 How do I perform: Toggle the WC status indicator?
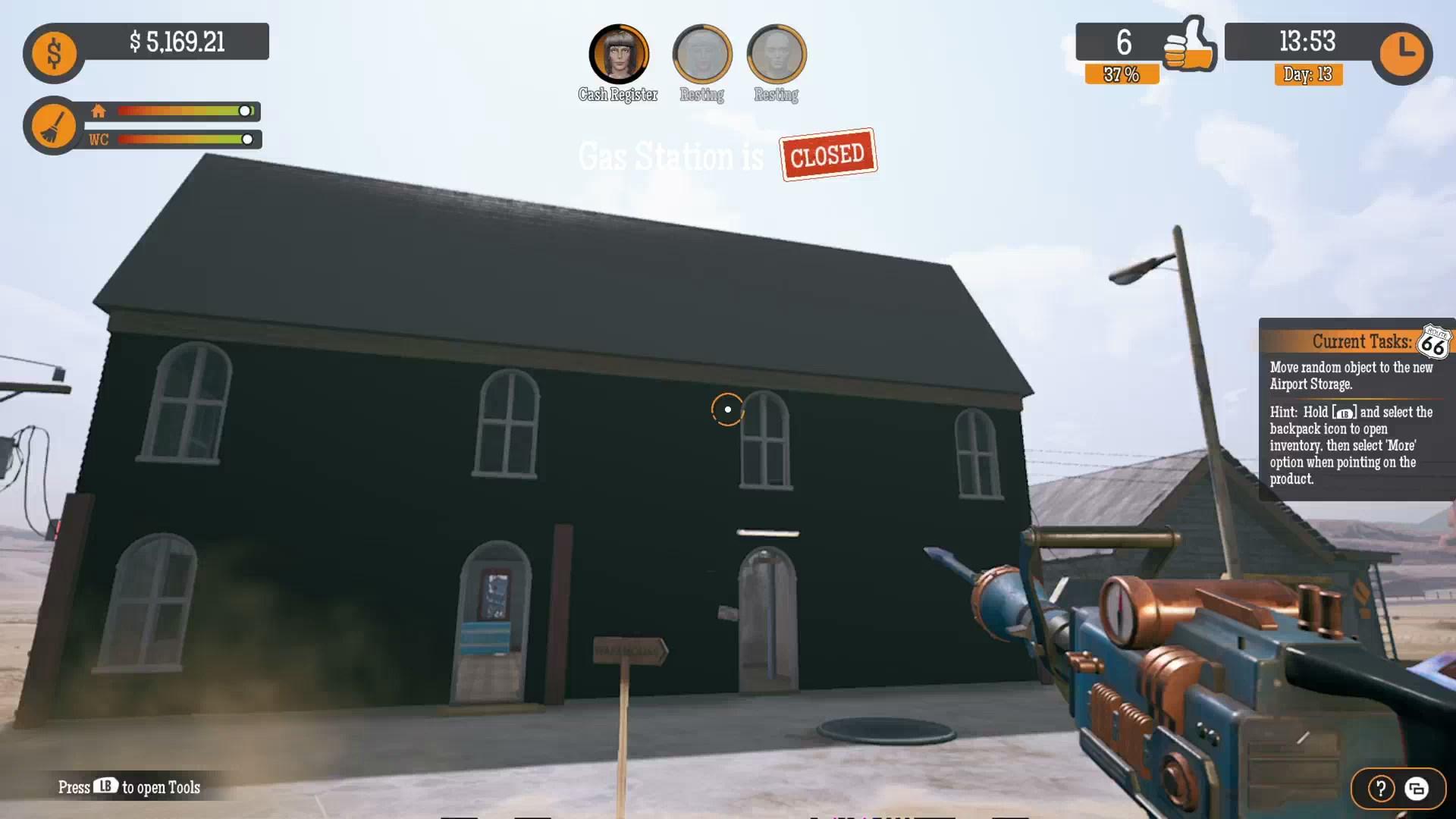click(x=98, y=140)
